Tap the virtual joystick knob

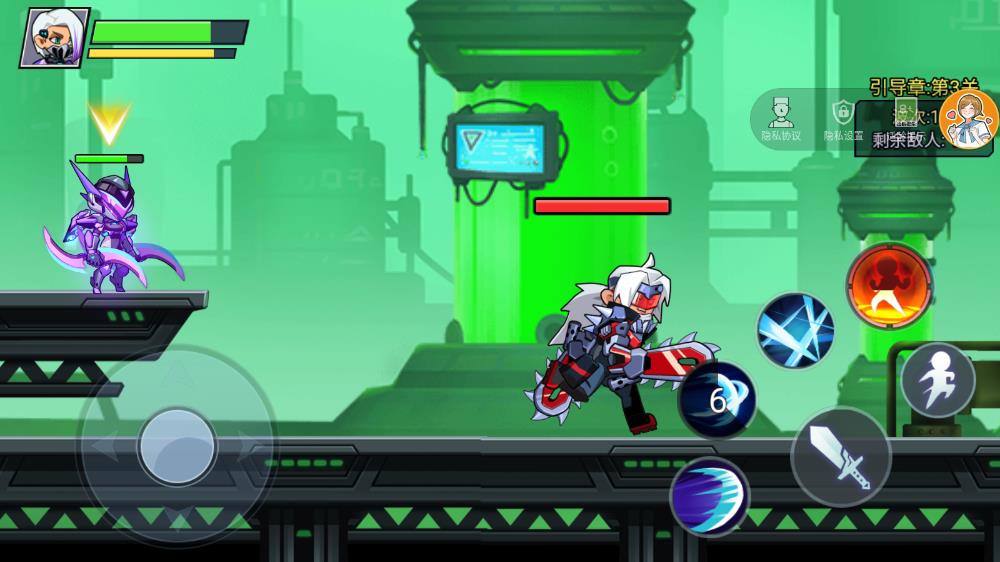tap(177, 446)
